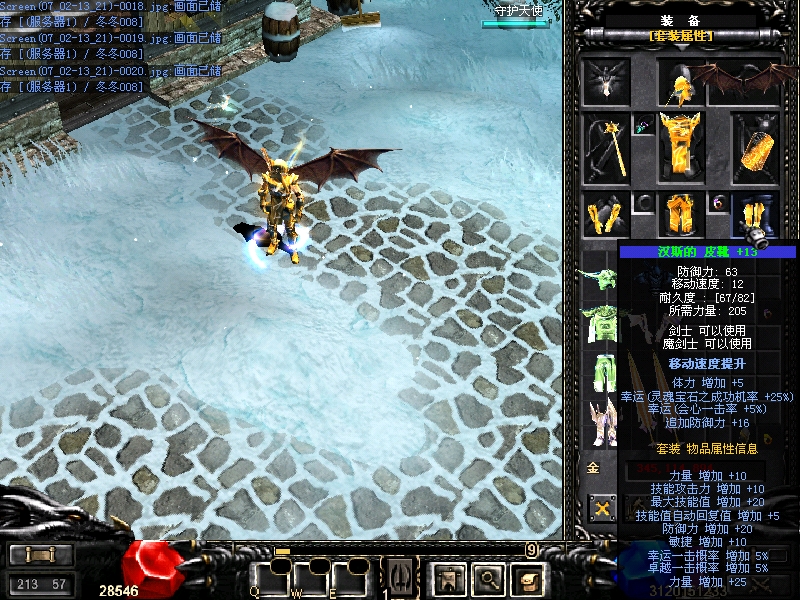Pick the green armor in the inventory
Viewport: 800px width, 600px height.
pos(600,323)
